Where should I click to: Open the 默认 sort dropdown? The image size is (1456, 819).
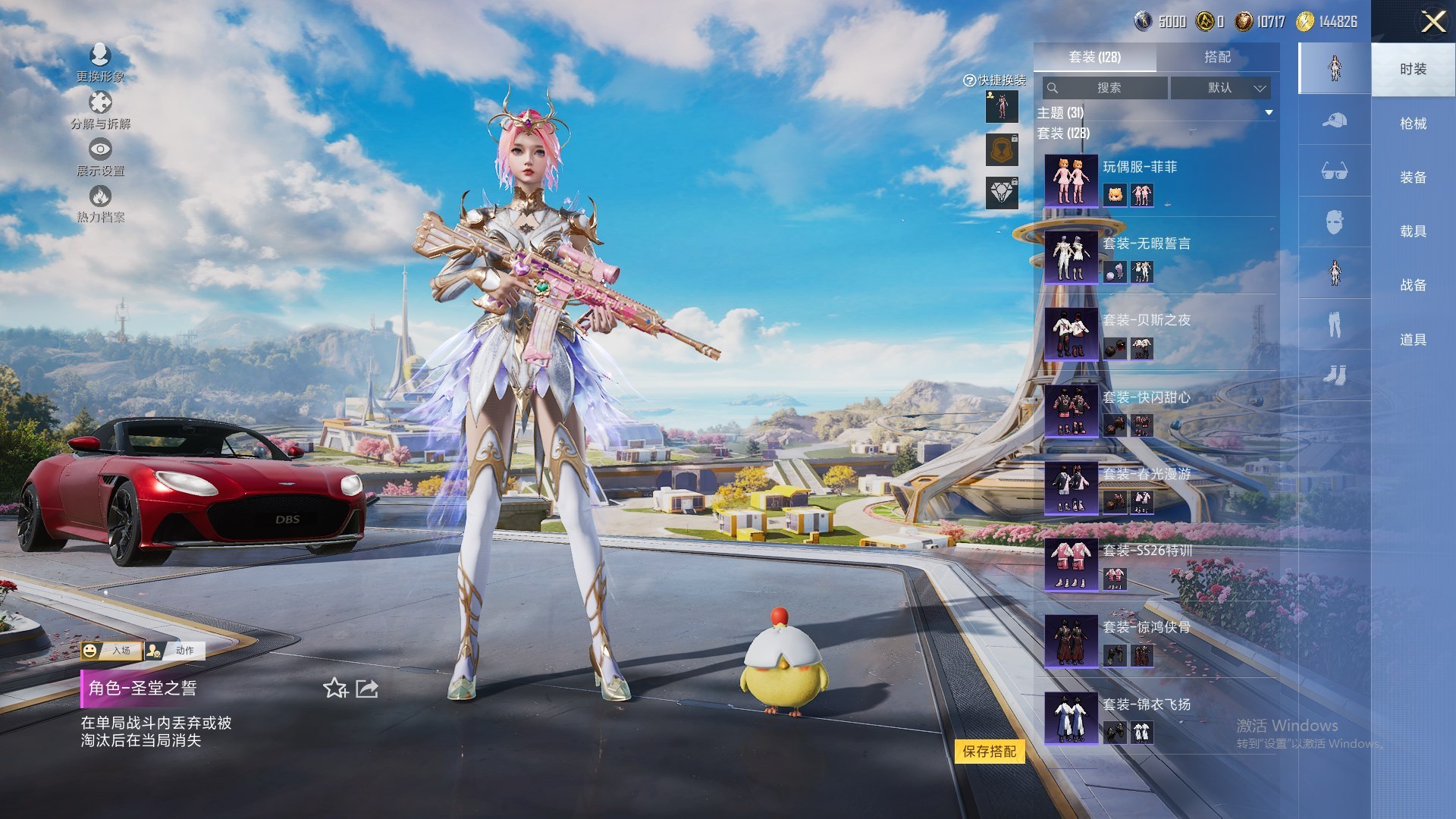[x=1219, y=88]
